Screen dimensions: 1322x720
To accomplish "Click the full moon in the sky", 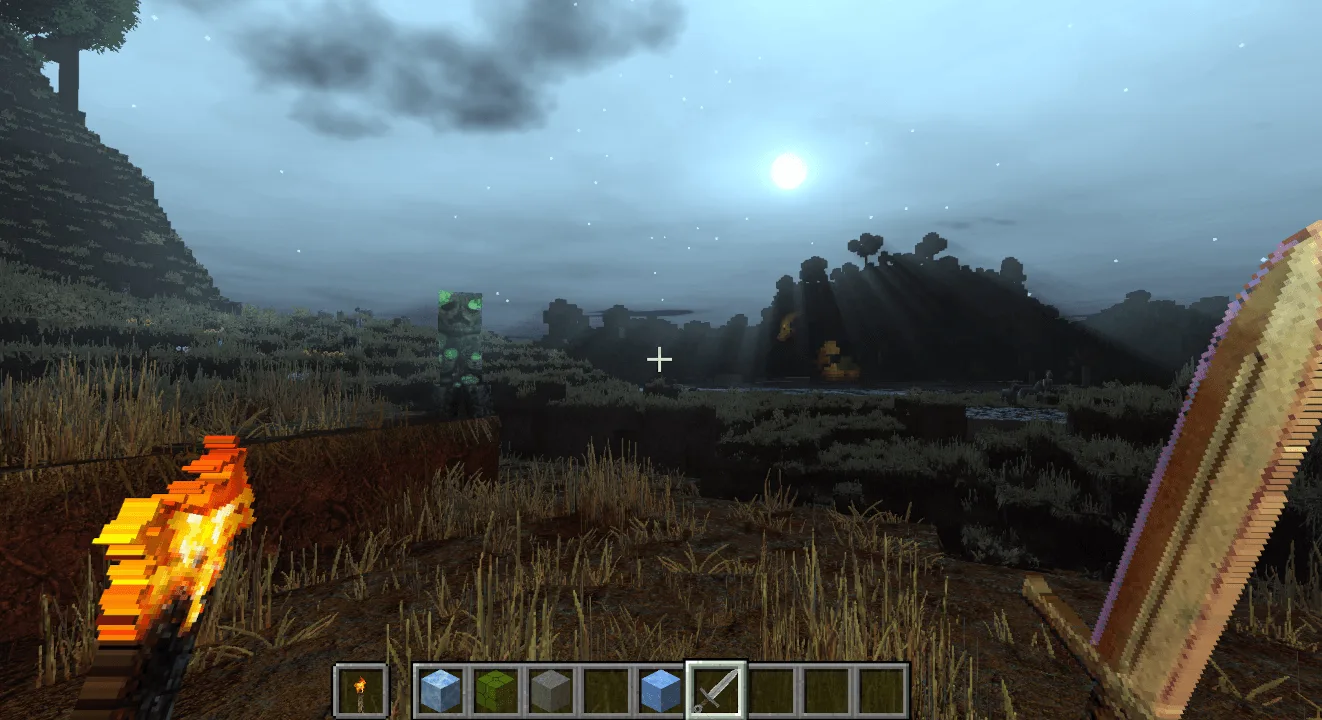I will click(x=789, y=172).
